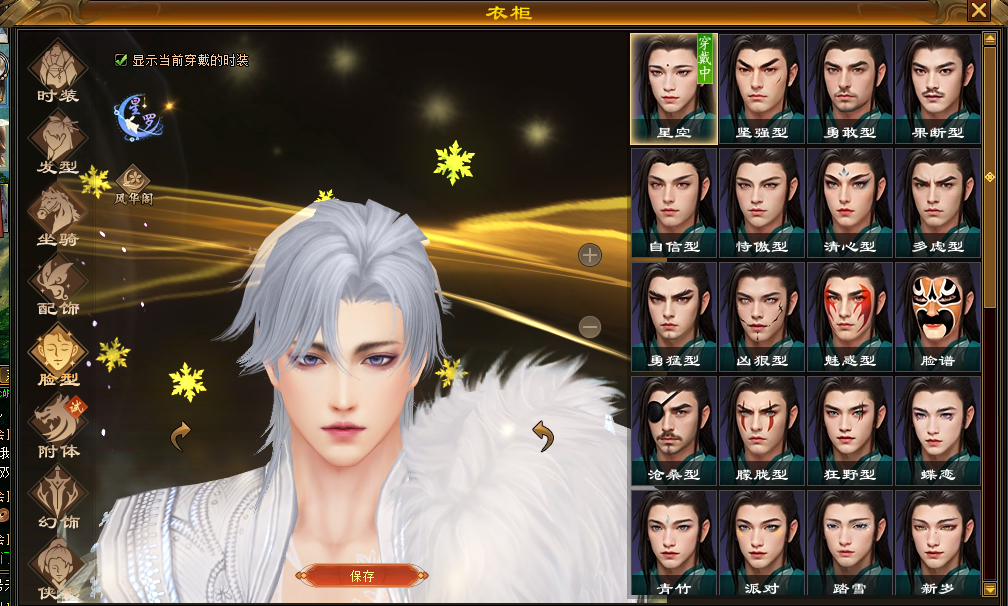Select the 果断型 mustache face
1008x606 pixels.
[x=938, y=89]
